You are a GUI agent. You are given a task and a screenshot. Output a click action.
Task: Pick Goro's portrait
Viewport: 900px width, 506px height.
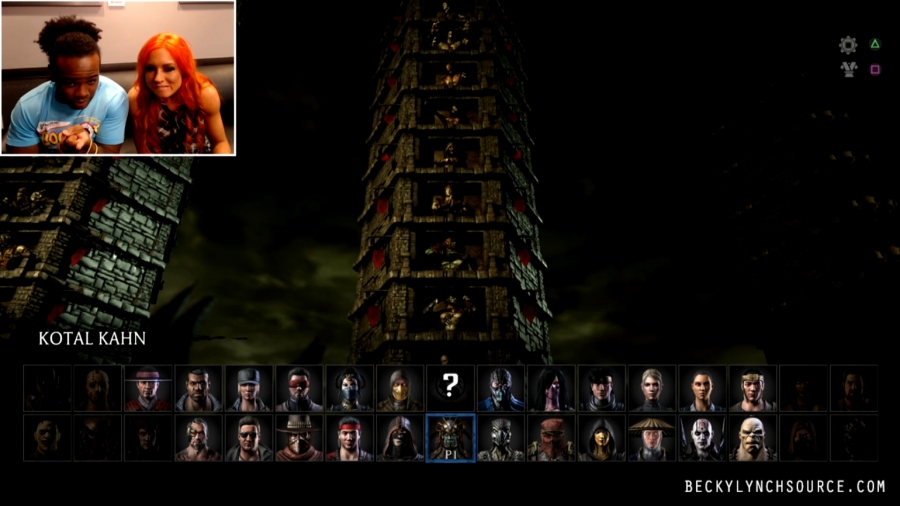(x=753, y=439)
